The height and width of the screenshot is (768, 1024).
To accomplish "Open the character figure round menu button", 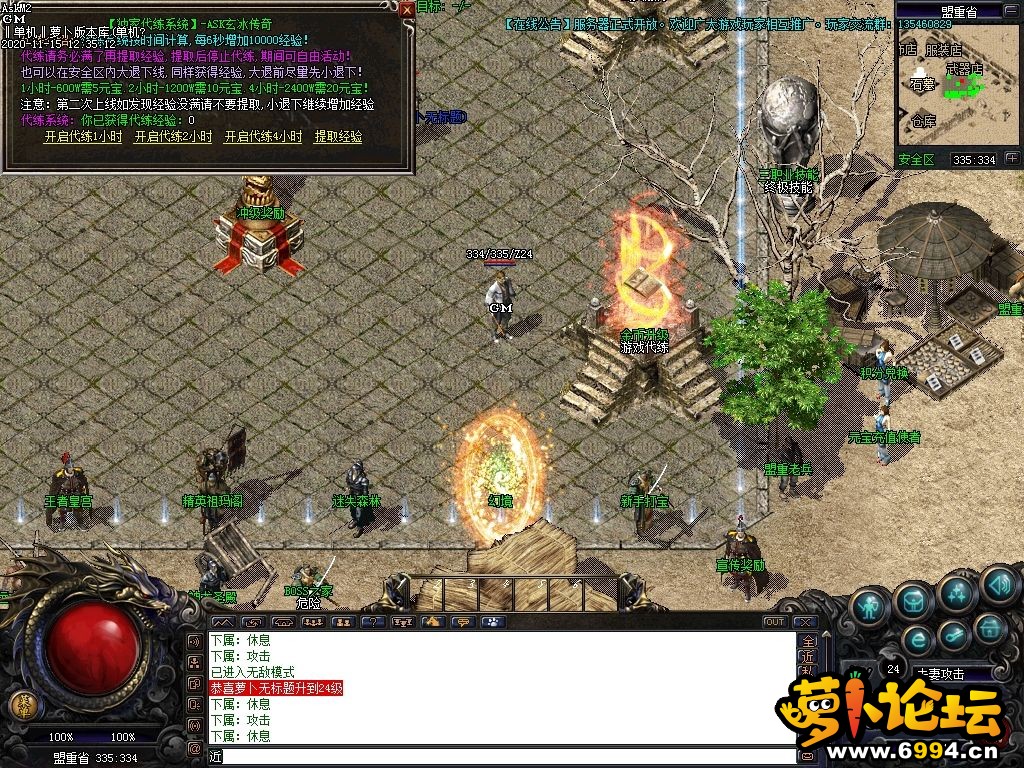I will (869, 605).
